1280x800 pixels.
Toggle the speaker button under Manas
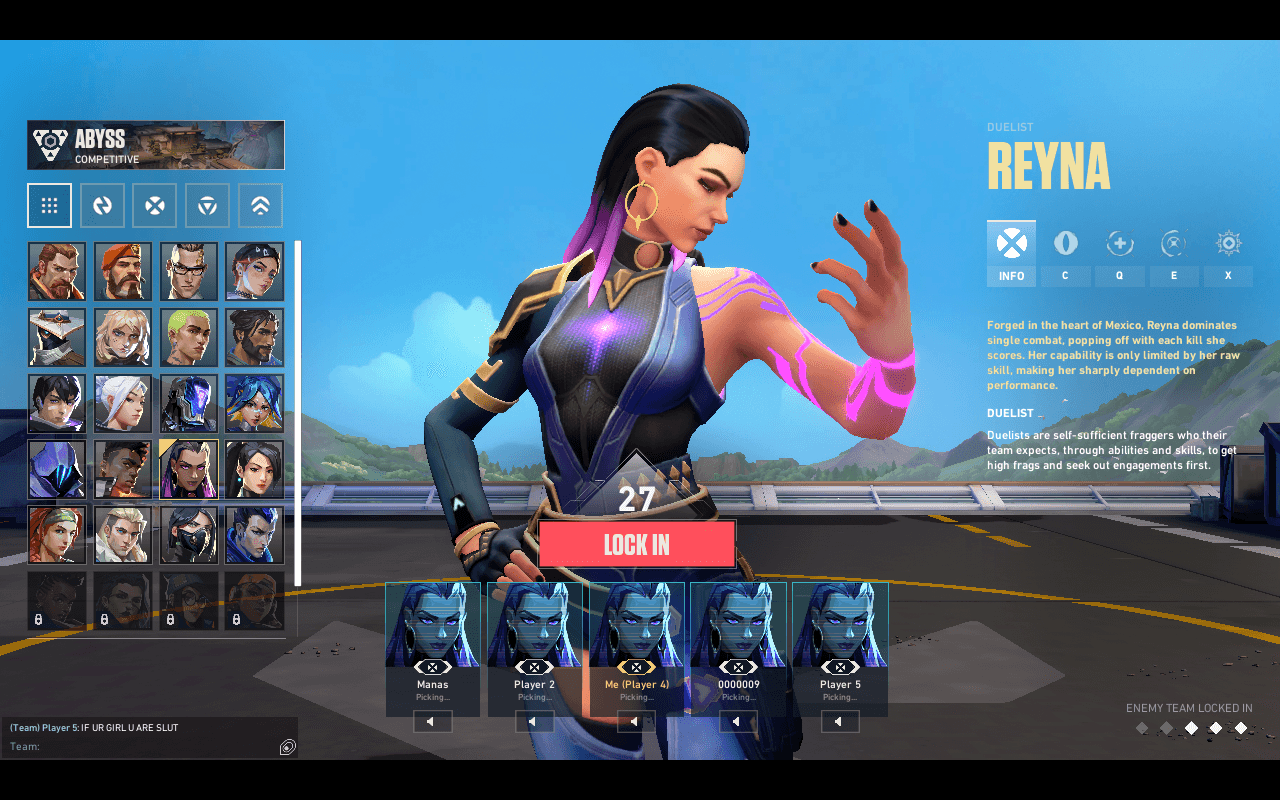[x=433, y=721]
